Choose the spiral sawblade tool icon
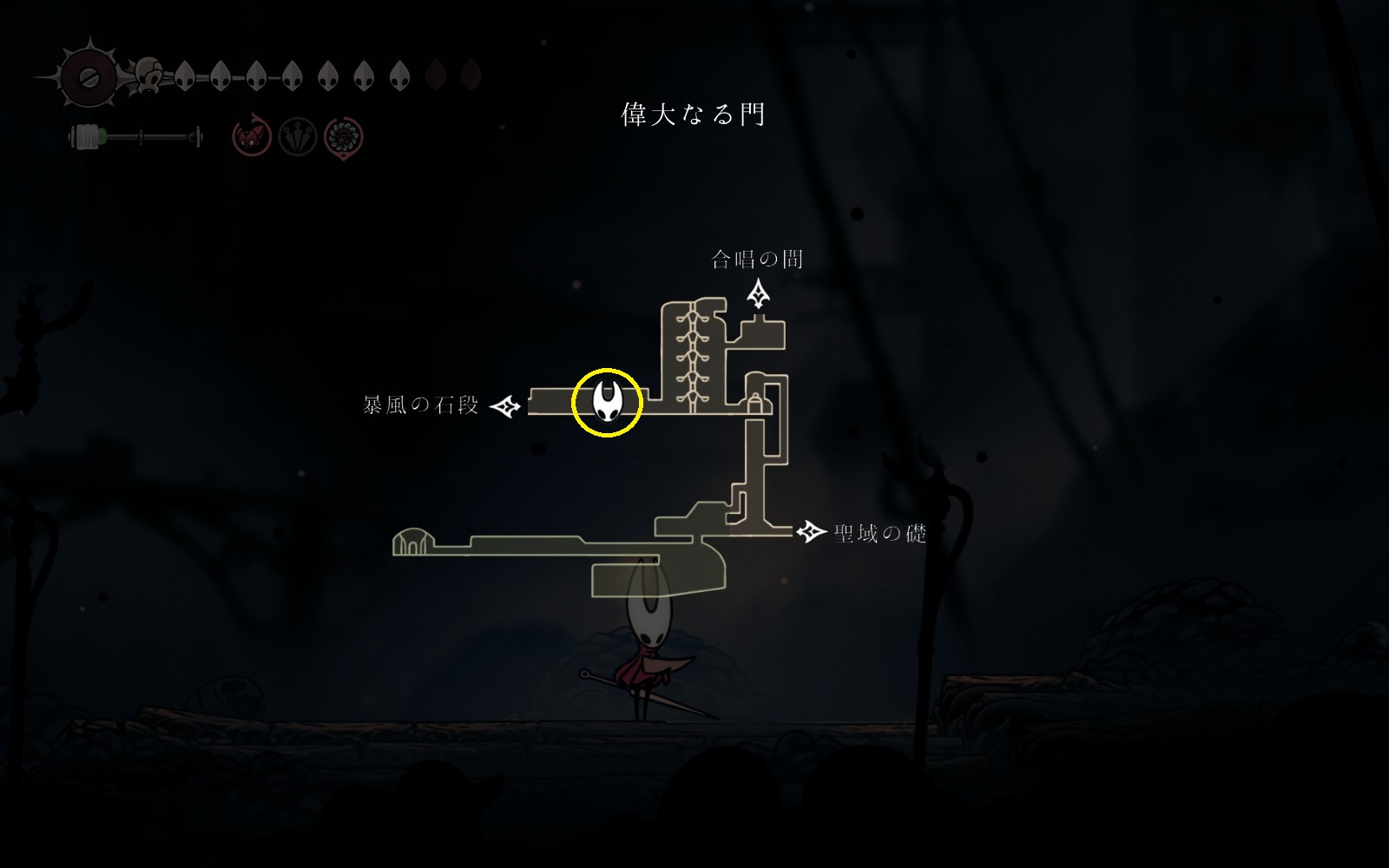1389x868 pixels. (343, 137)
